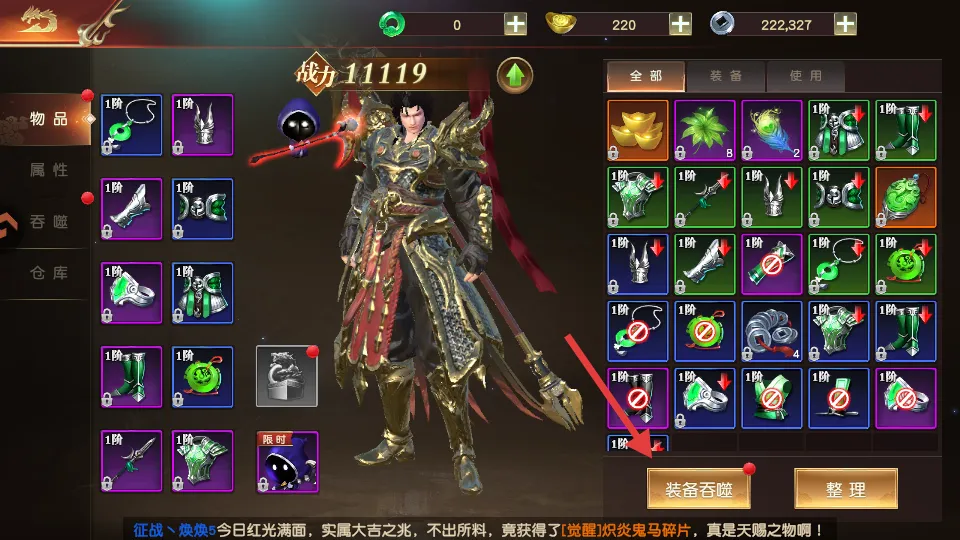The width and height of the screenshot is (960, 540).
Task: Select the green herb item stack
Action: click(x=704, y=130)
